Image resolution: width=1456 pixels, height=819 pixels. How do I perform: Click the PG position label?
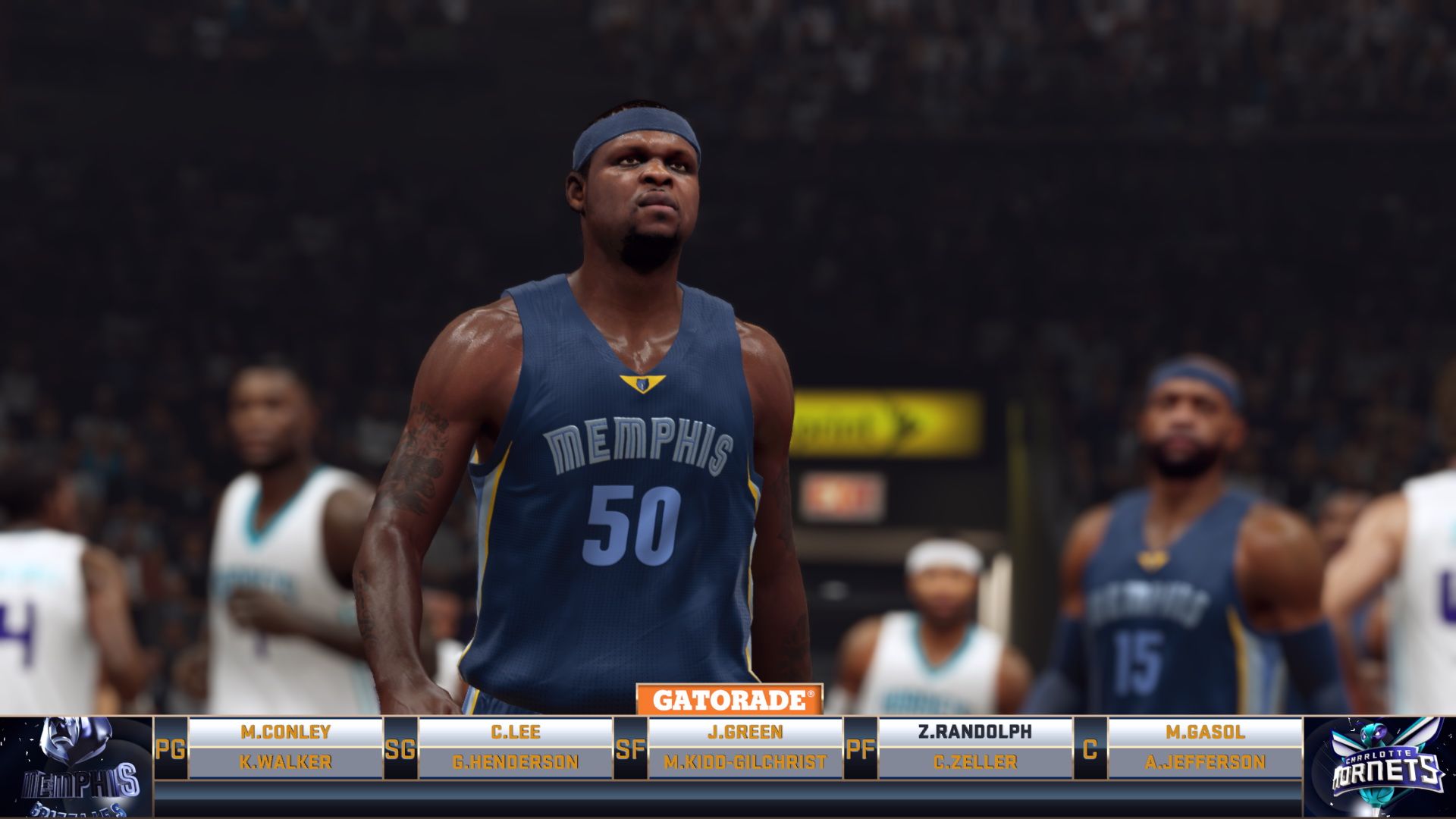click(x=171, y=749)
